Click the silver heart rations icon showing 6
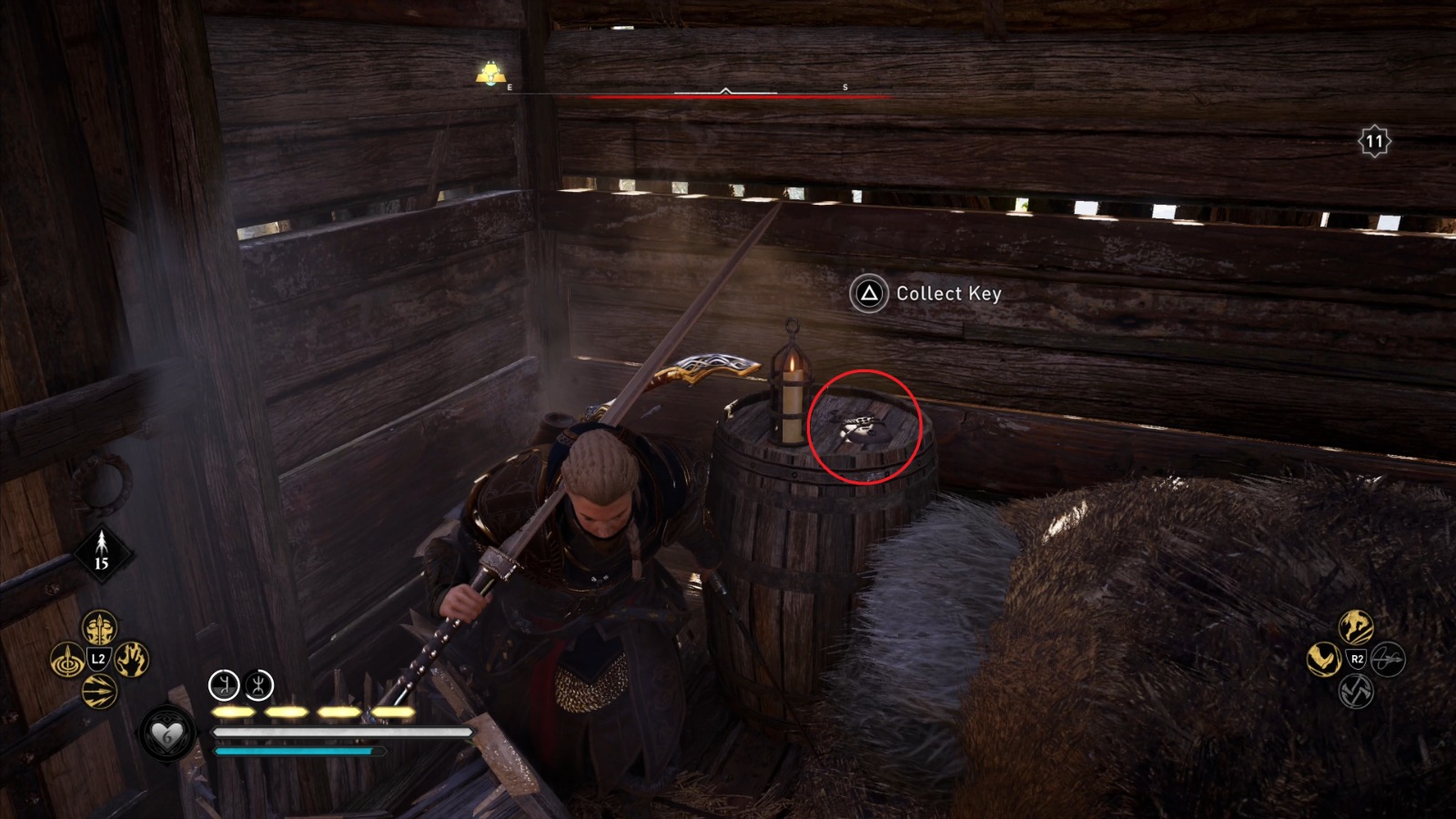Image resolution: width=1456 pixels, height=819 pixels. pyautogui.click(x=166, y=732)
